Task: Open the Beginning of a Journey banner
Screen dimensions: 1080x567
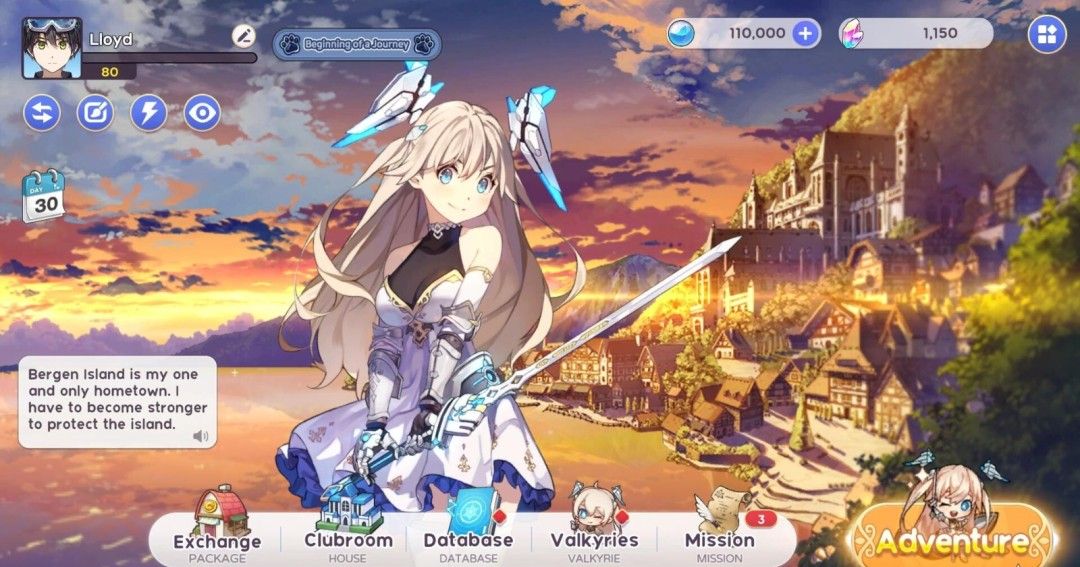Action: pos(357,44)
